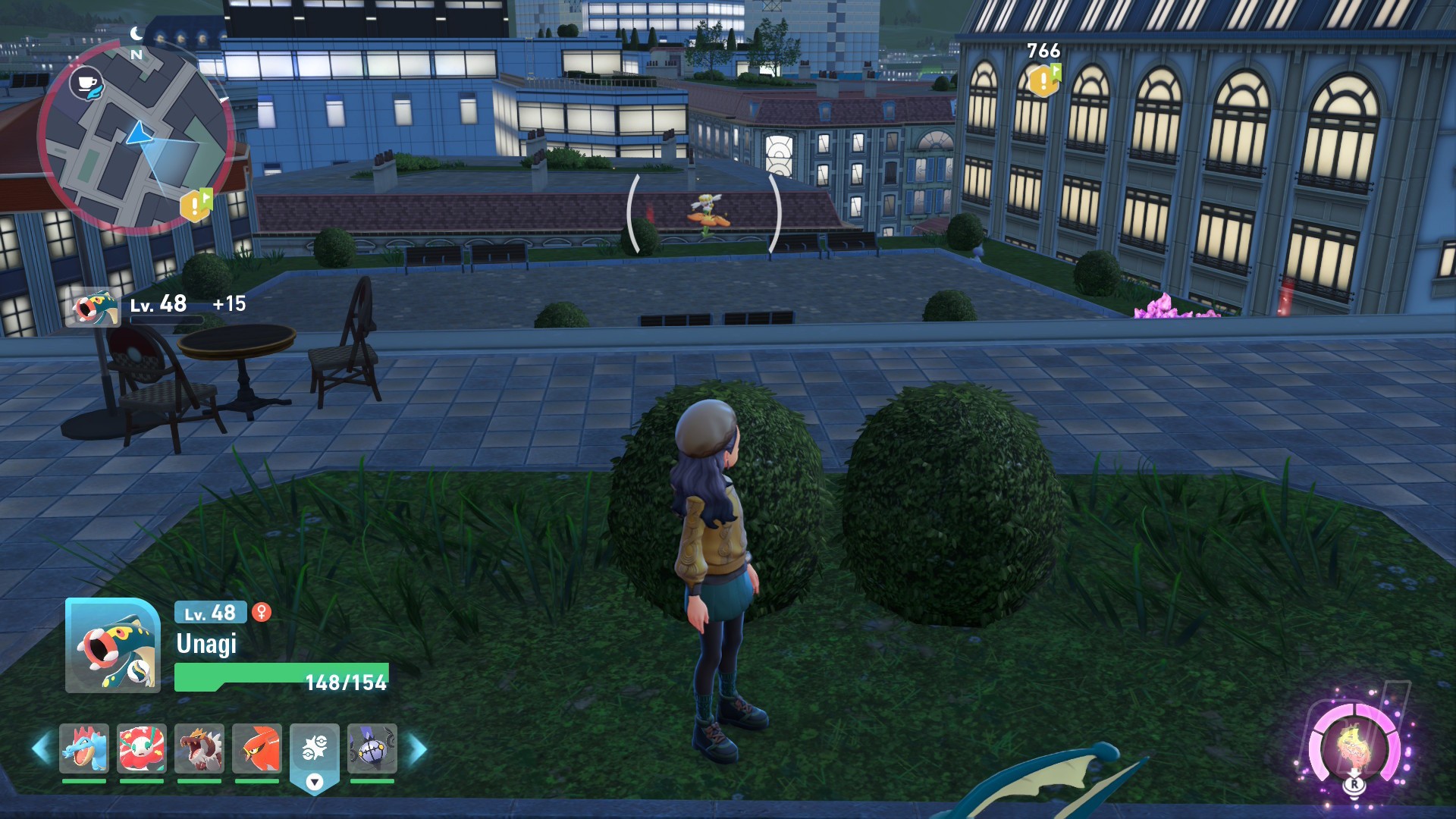Choose the red flower Pokémon party slot
The image size is (1456, 819).
coord(142,748)
